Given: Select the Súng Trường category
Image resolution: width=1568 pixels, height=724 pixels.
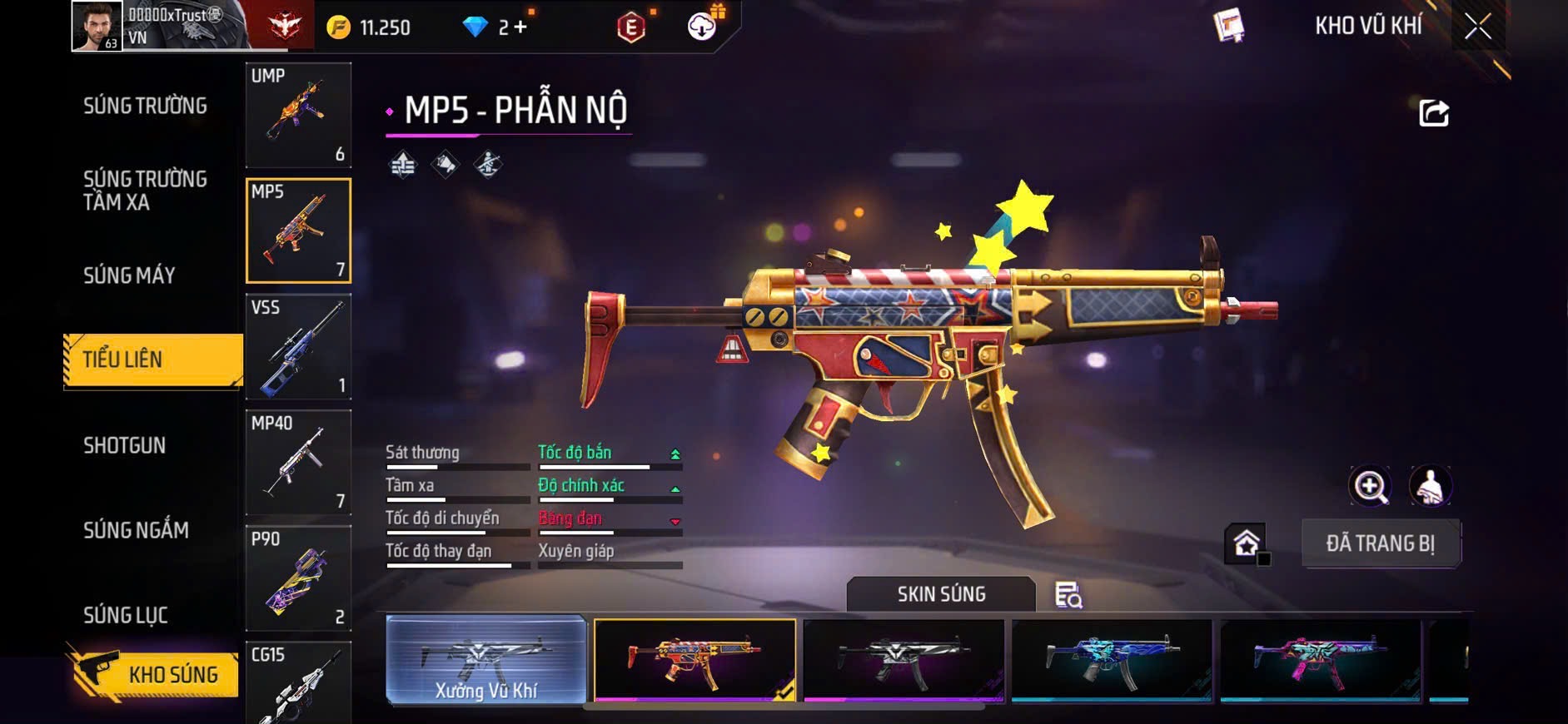Looking at the screenshot, I should click(x=145, y=106).
